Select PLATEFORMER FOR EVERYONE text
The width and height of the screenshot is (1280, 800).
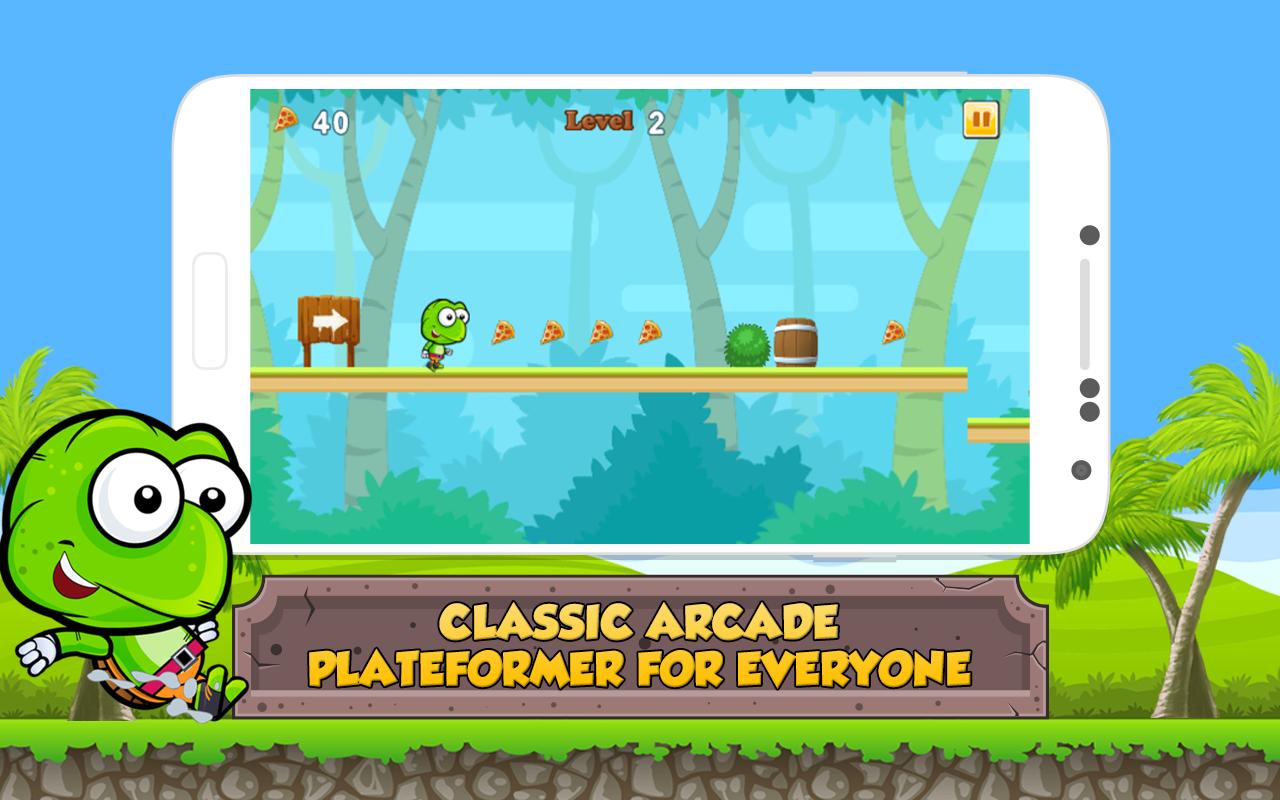[640, 666]
